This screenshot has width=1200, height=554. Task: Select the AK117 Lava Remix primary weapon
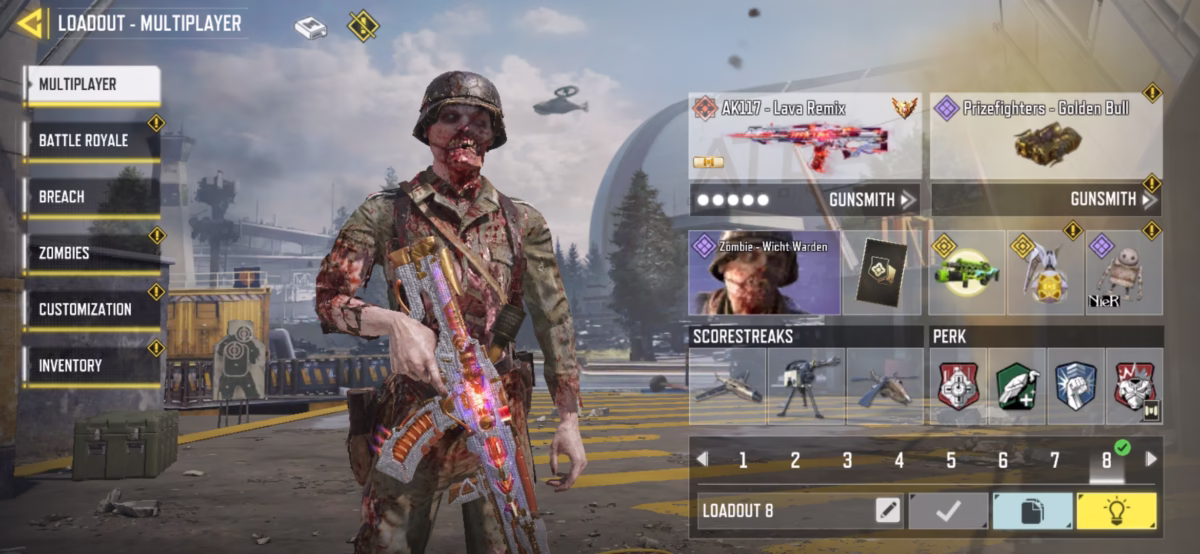click(804, 135)
